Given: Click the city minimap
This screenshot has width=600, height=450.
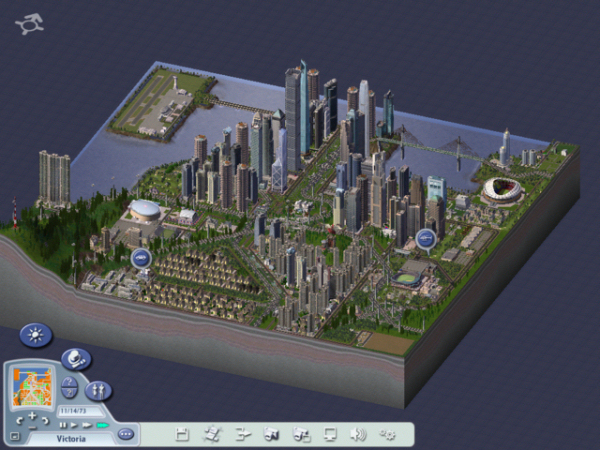Looking at the screenshot, I should (x=32, y=387).
